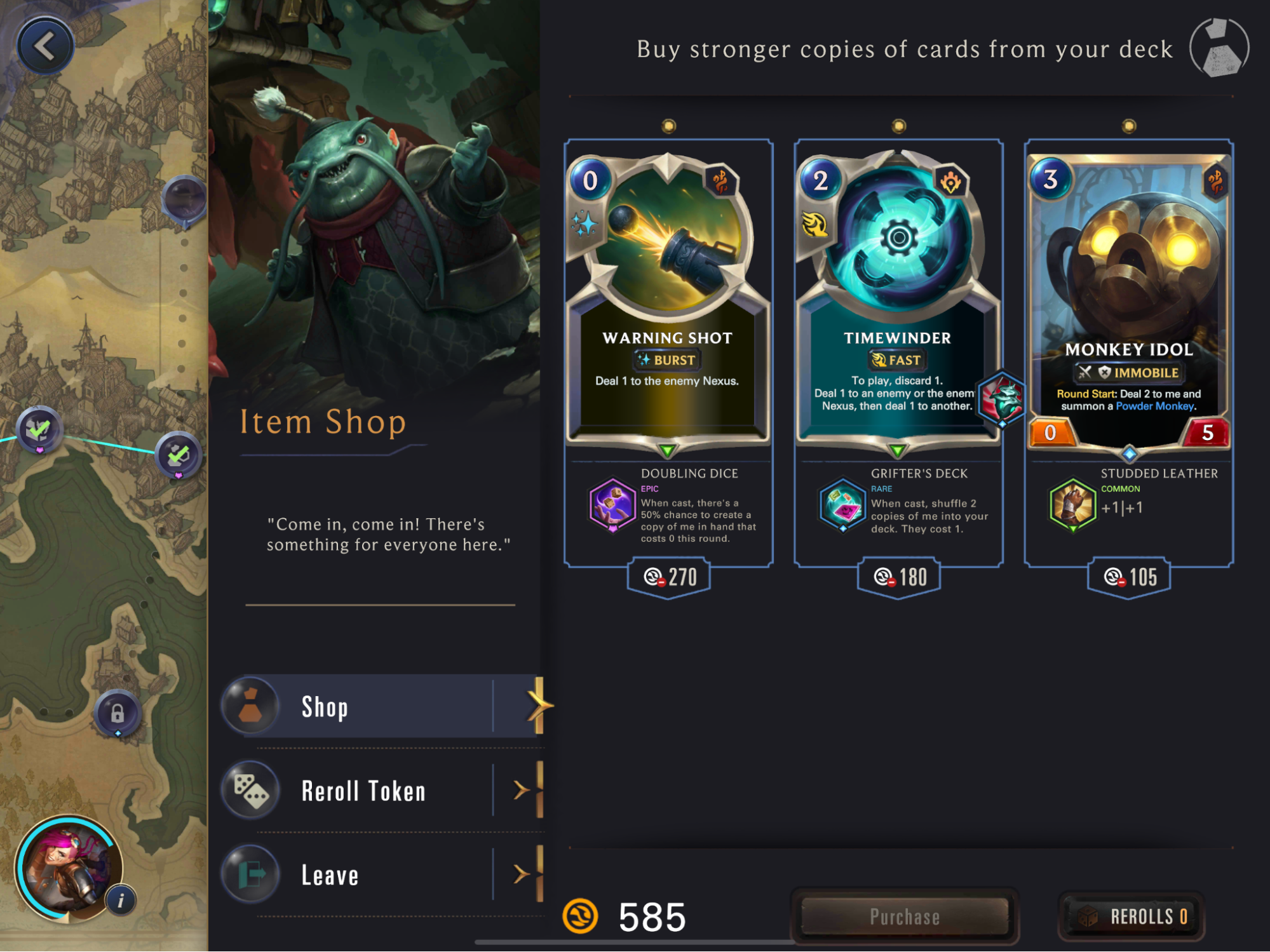Inspect the Doubling Dice item icon
Image resolution: width=1270 pixels, height=952 pixels.
pos(612,505)
